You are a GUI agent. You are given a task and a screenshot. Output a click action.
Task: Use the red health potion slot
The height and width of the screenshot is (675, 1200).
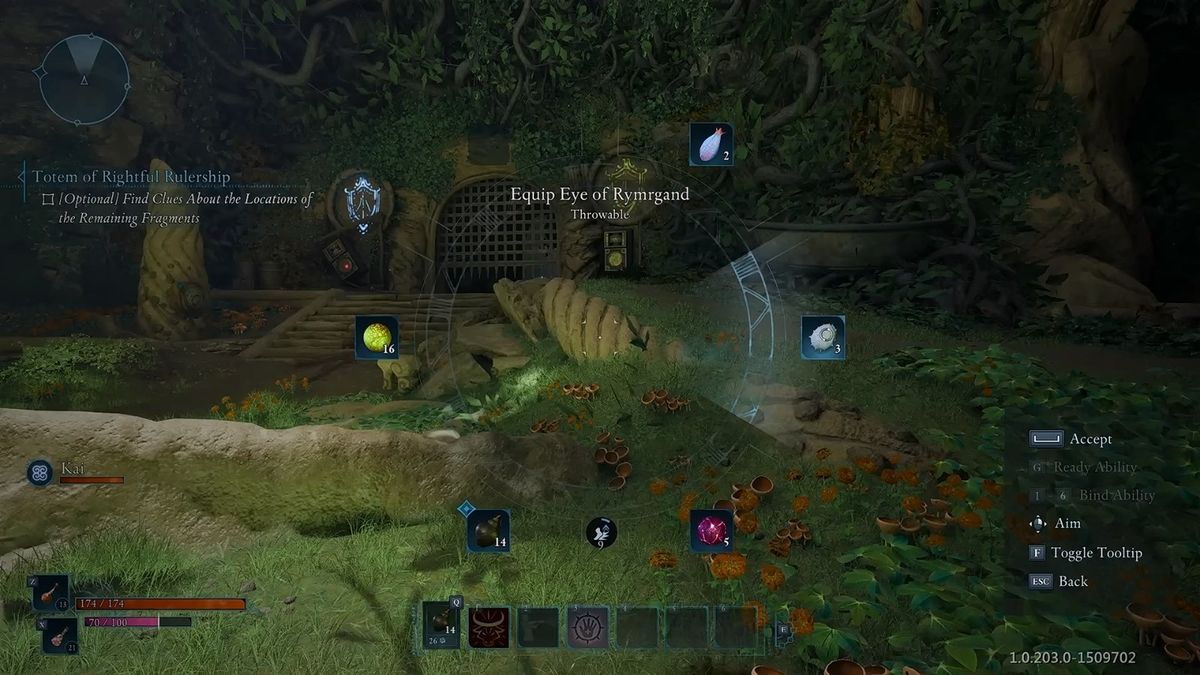click(50, 593)
